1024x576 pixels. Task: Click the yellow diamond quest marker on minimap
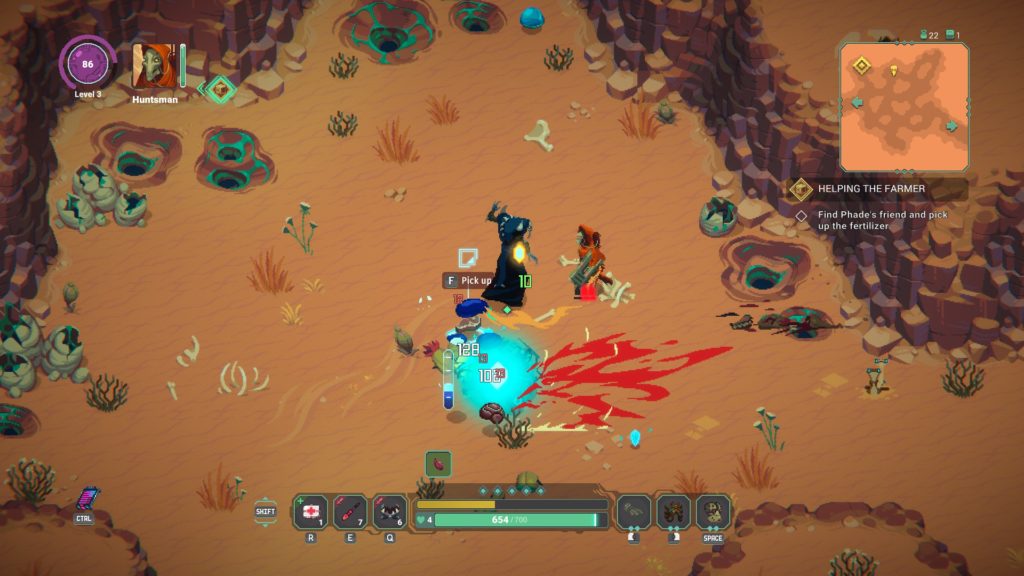(x=861, y=66)
